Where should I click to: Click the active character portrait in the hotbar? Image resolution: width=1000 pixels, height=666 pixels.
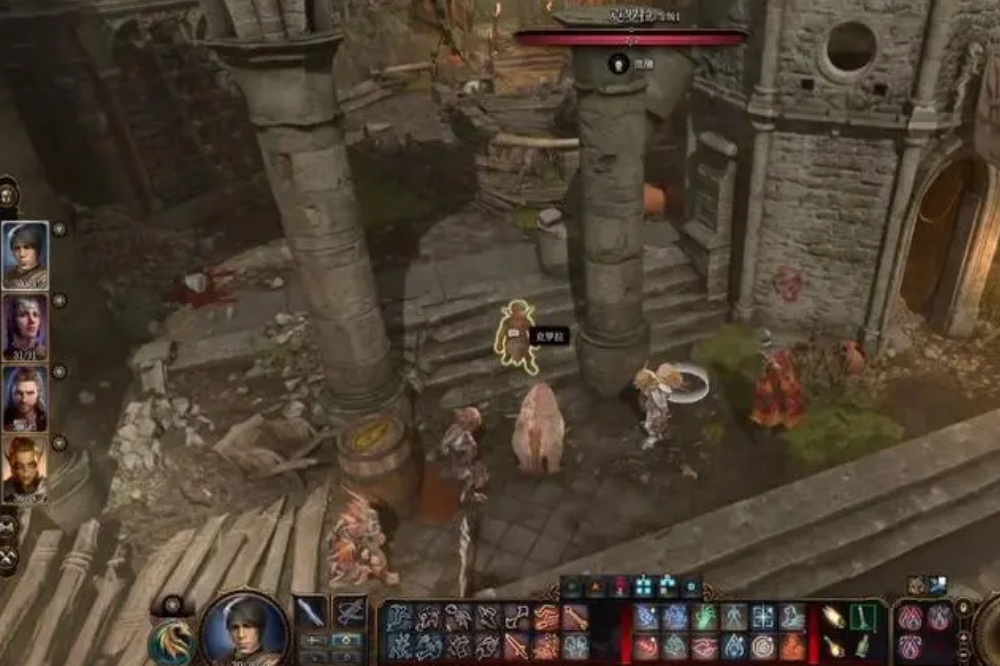coord(244,631)
